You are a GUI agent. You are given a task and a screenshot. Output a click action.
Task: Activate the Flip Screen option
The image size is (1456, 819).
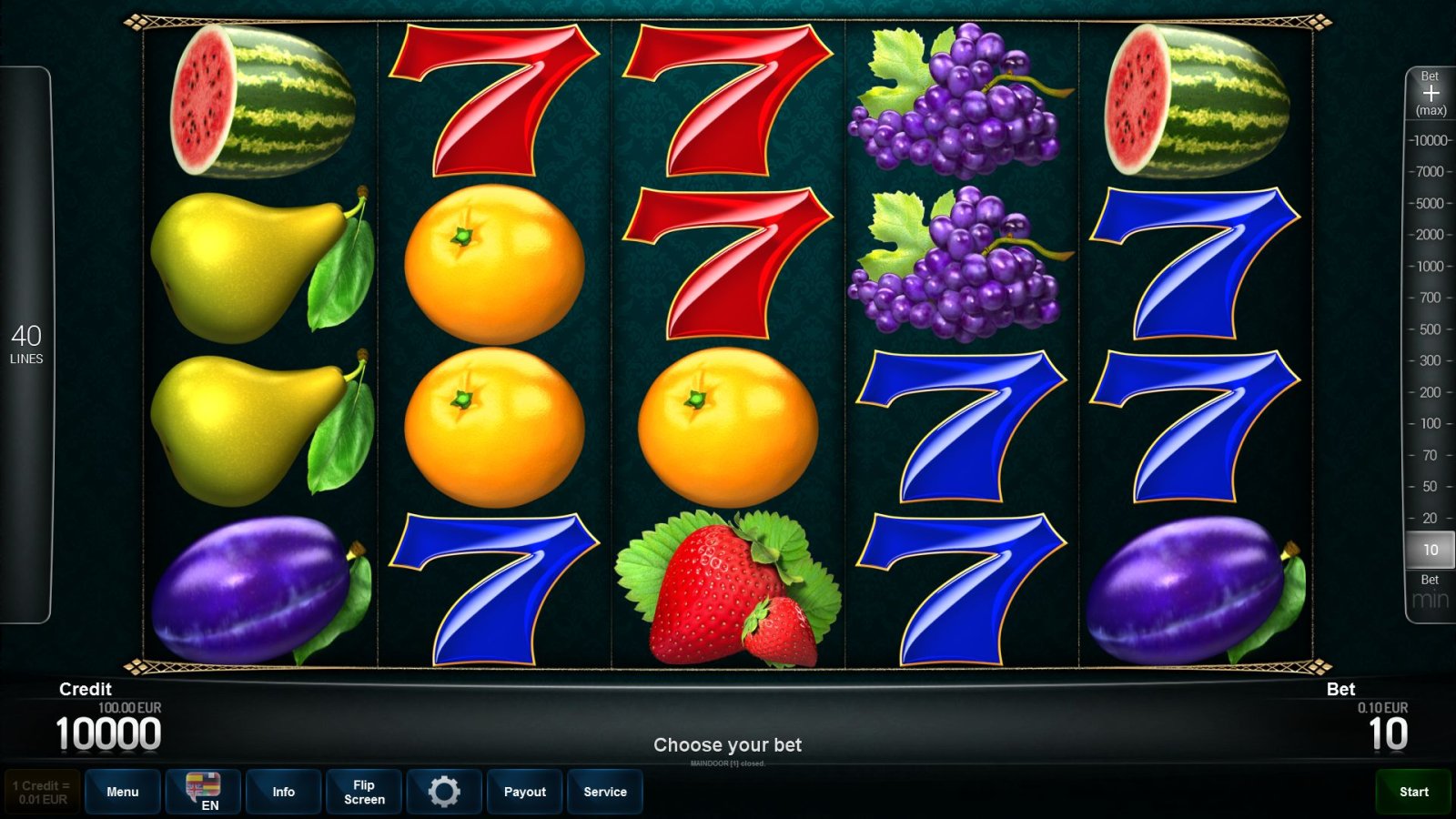pyautogui.click(x=363, y=792)
